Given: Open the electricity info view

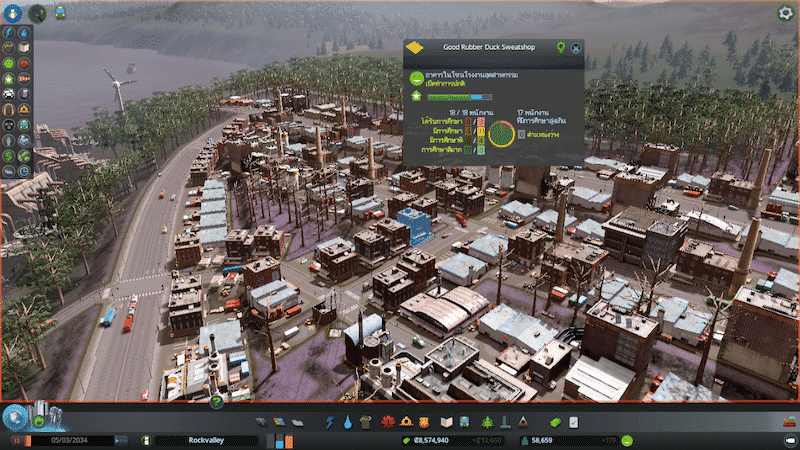Looking at the screenshot, I should 8,31.
